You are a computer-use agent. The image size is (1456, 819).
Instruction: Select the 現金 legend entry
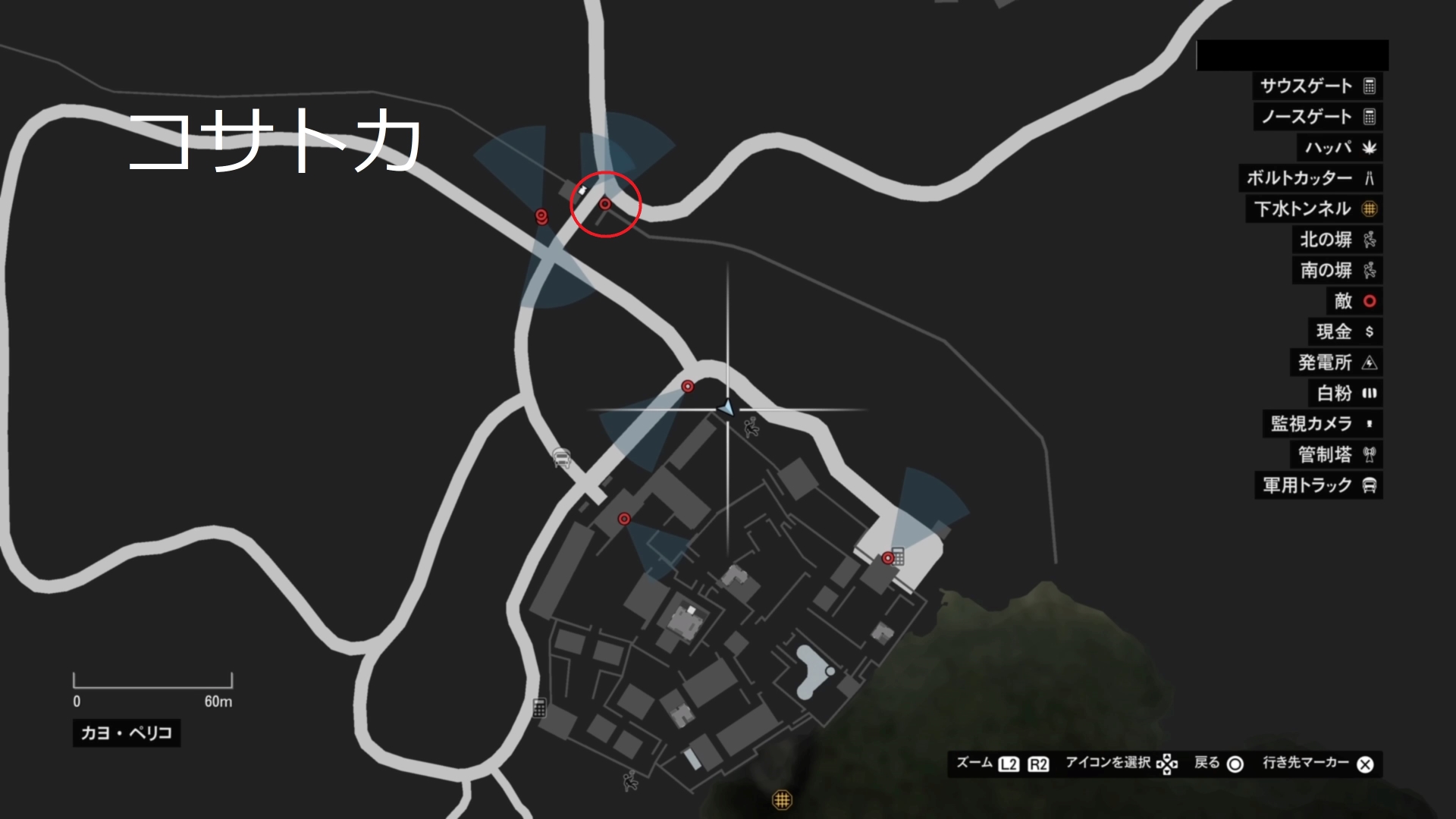point(1345,331)
